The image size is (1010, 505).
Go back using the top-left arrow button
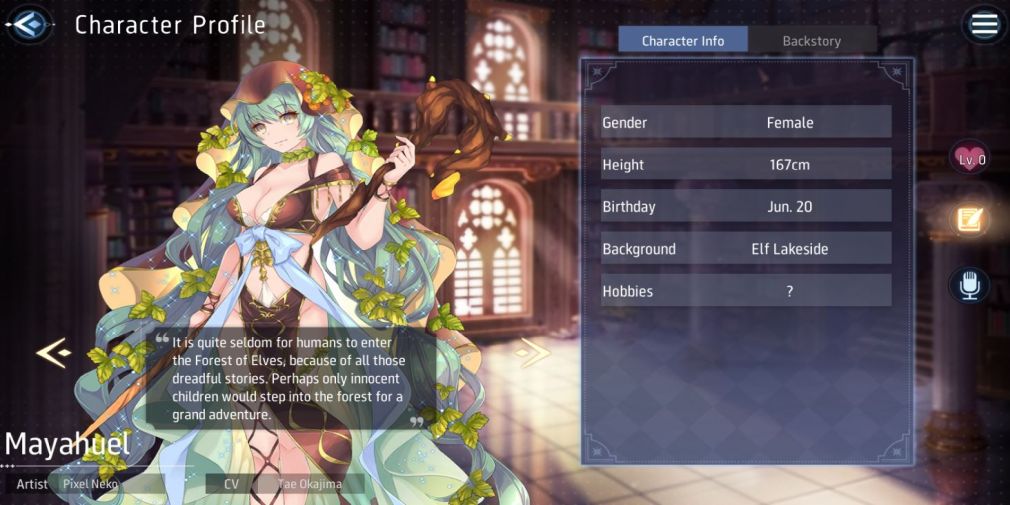[29, 24]
